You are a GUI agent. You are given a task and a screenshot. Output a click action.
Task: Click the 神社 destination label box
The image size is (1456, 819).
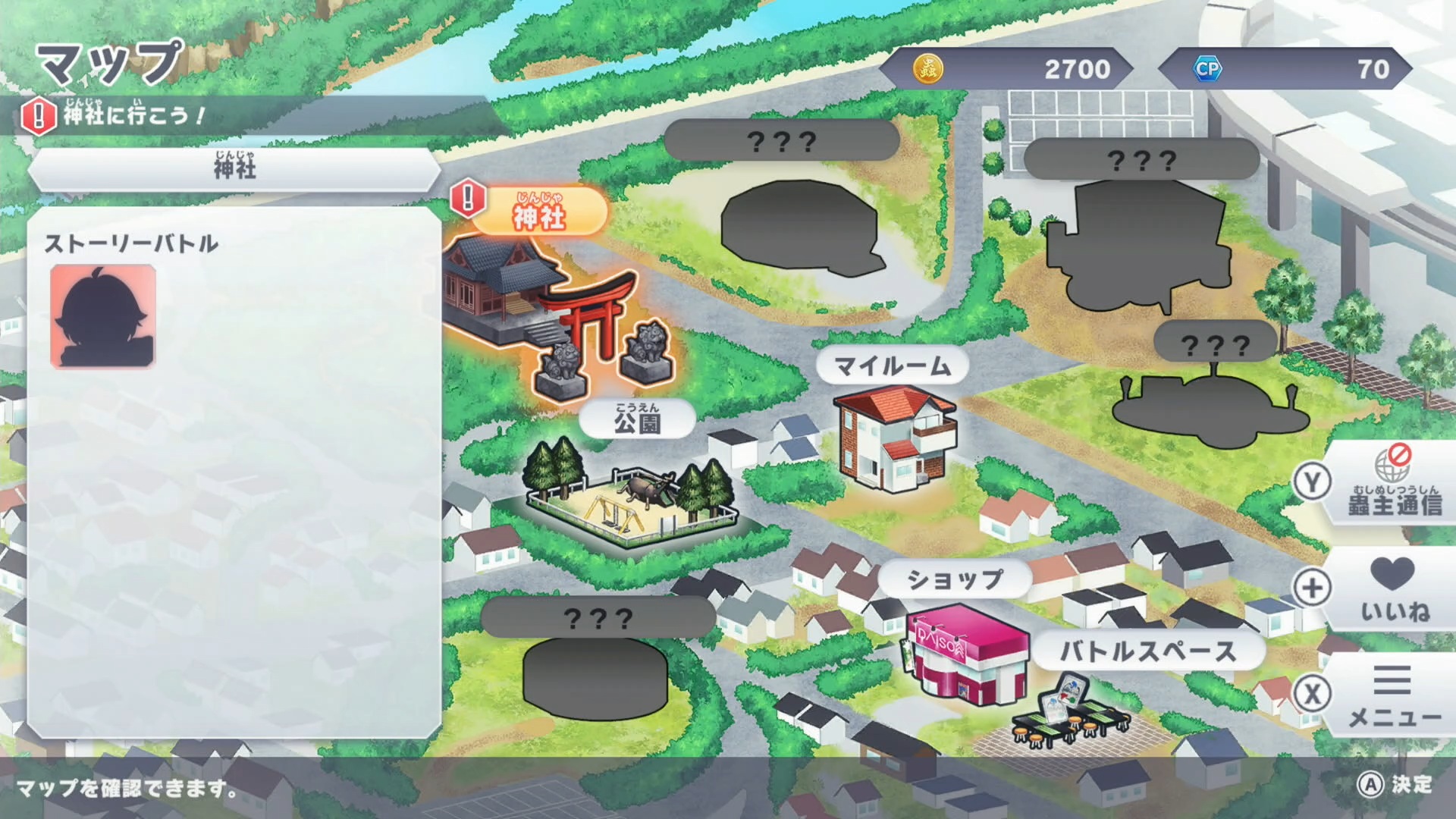pos(235,170)
